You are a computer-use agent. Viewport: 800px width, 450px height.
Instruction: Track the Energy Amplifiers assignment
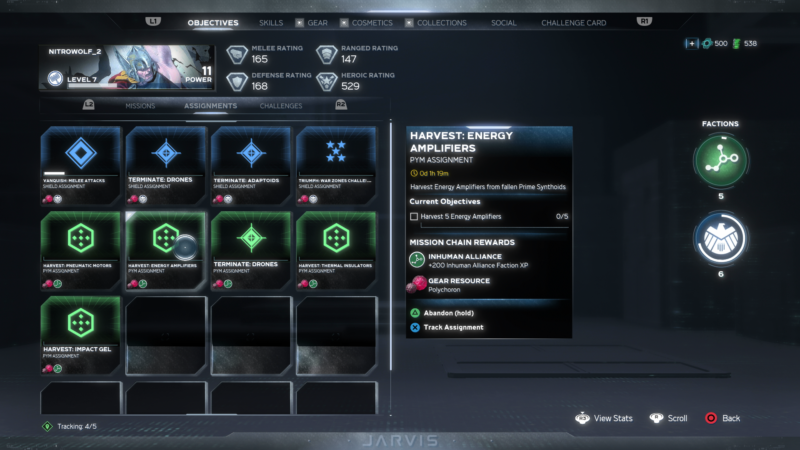click(x=453, y=327)
